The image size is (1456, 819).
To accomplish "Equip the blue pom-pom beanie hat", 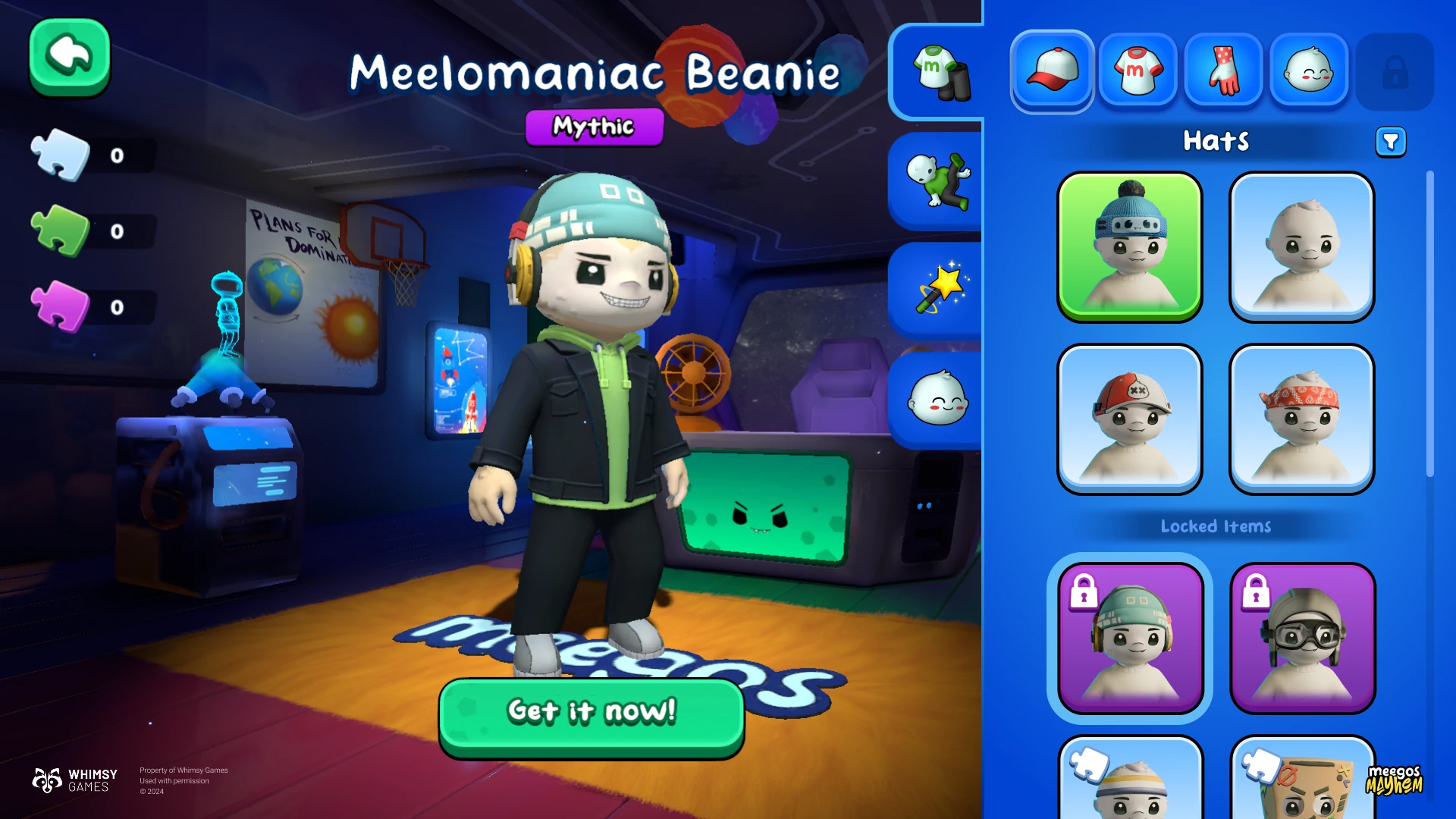I will coord(1130,246).
